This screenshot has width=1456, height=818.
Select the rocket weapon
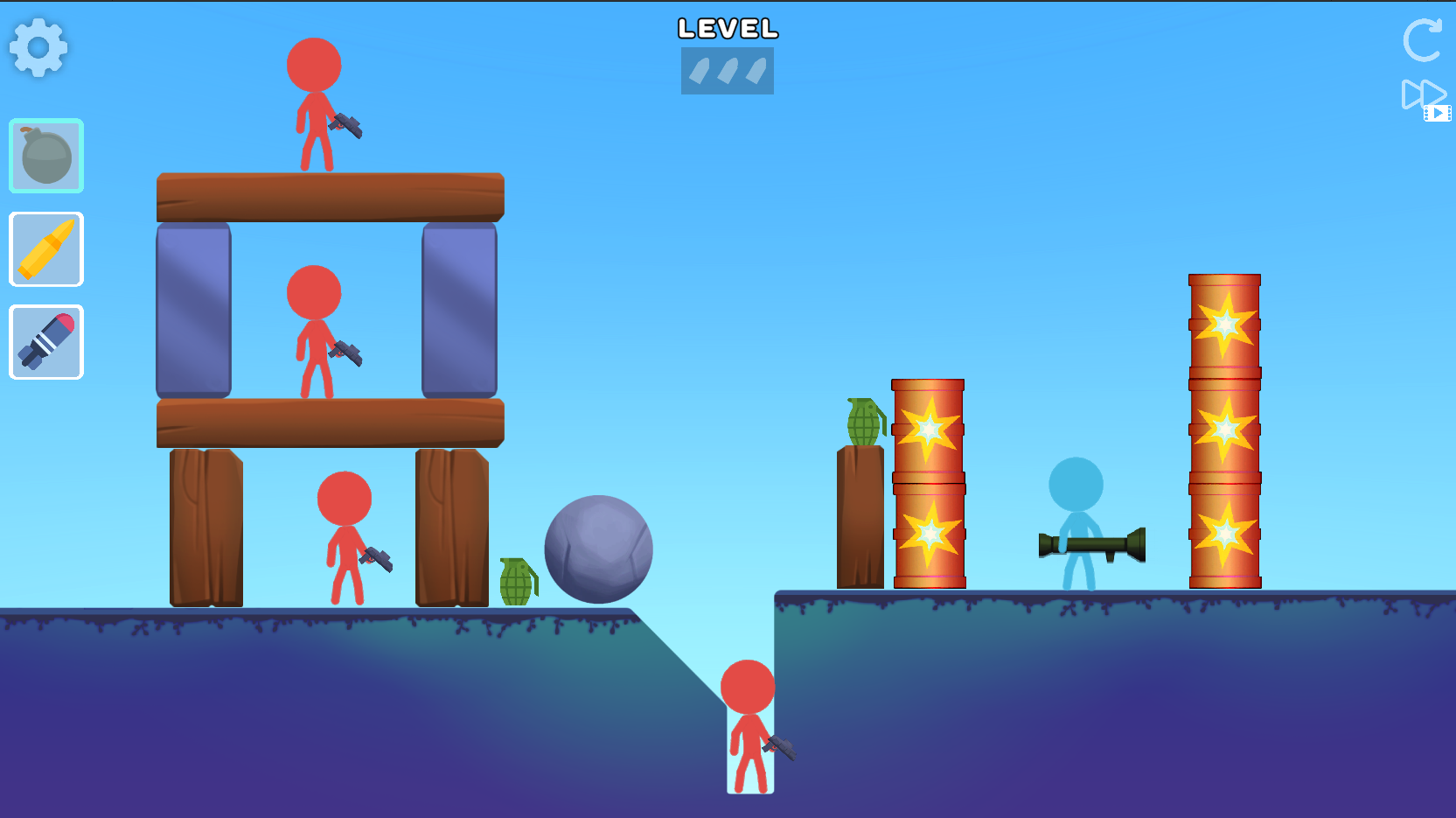45,341
